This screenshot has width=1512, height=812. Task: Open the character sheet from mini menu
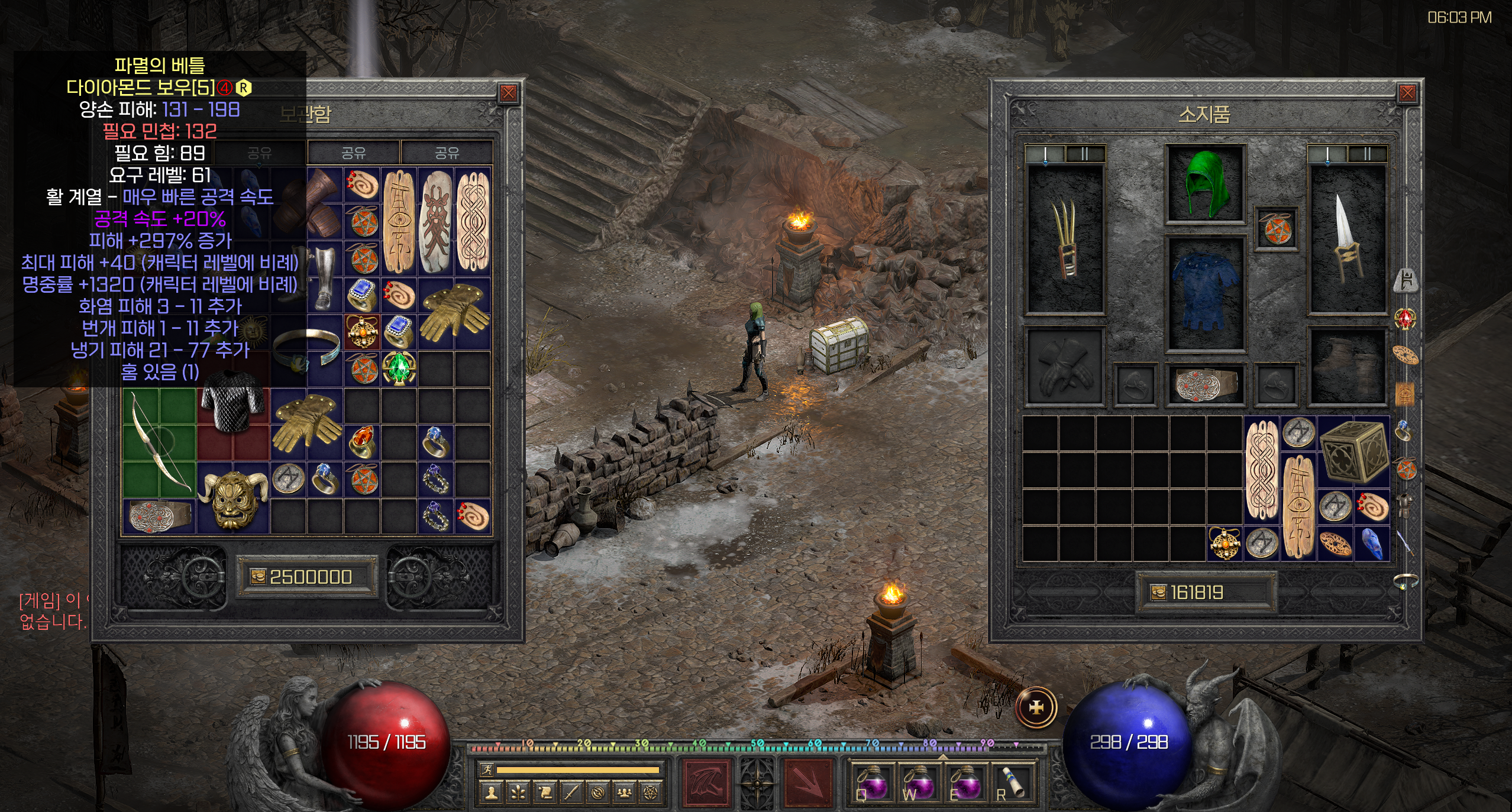490,793
